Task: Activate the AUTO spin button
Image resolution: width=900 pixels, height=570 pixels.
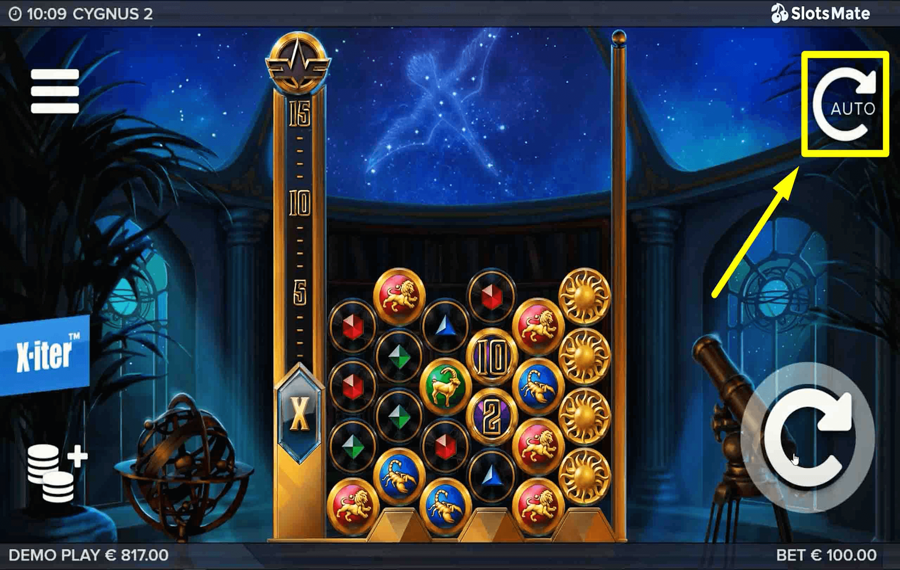Action: (845, 104)
